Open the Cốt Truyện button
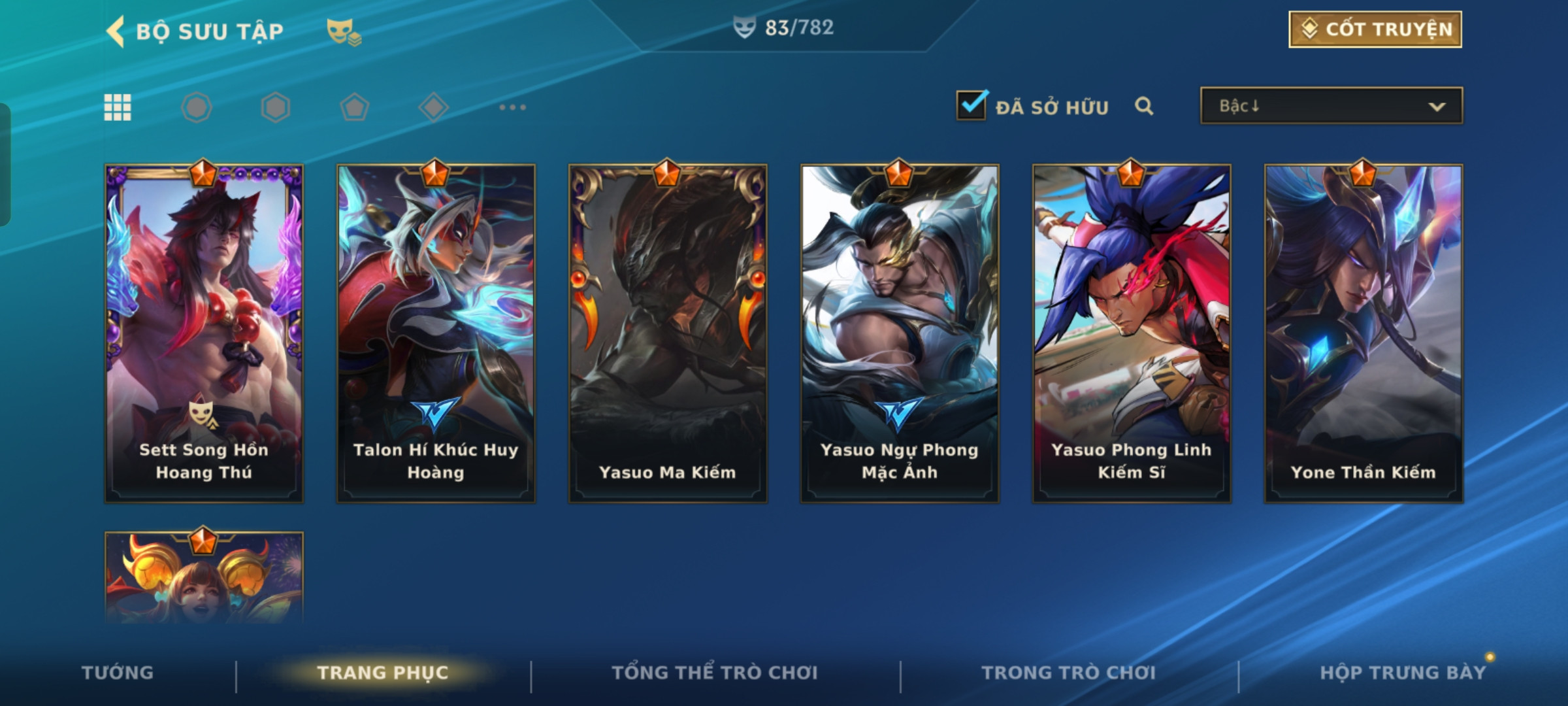Image resolution: width=1568 pixels, height=706 pixels. (x=1375, y=29)
